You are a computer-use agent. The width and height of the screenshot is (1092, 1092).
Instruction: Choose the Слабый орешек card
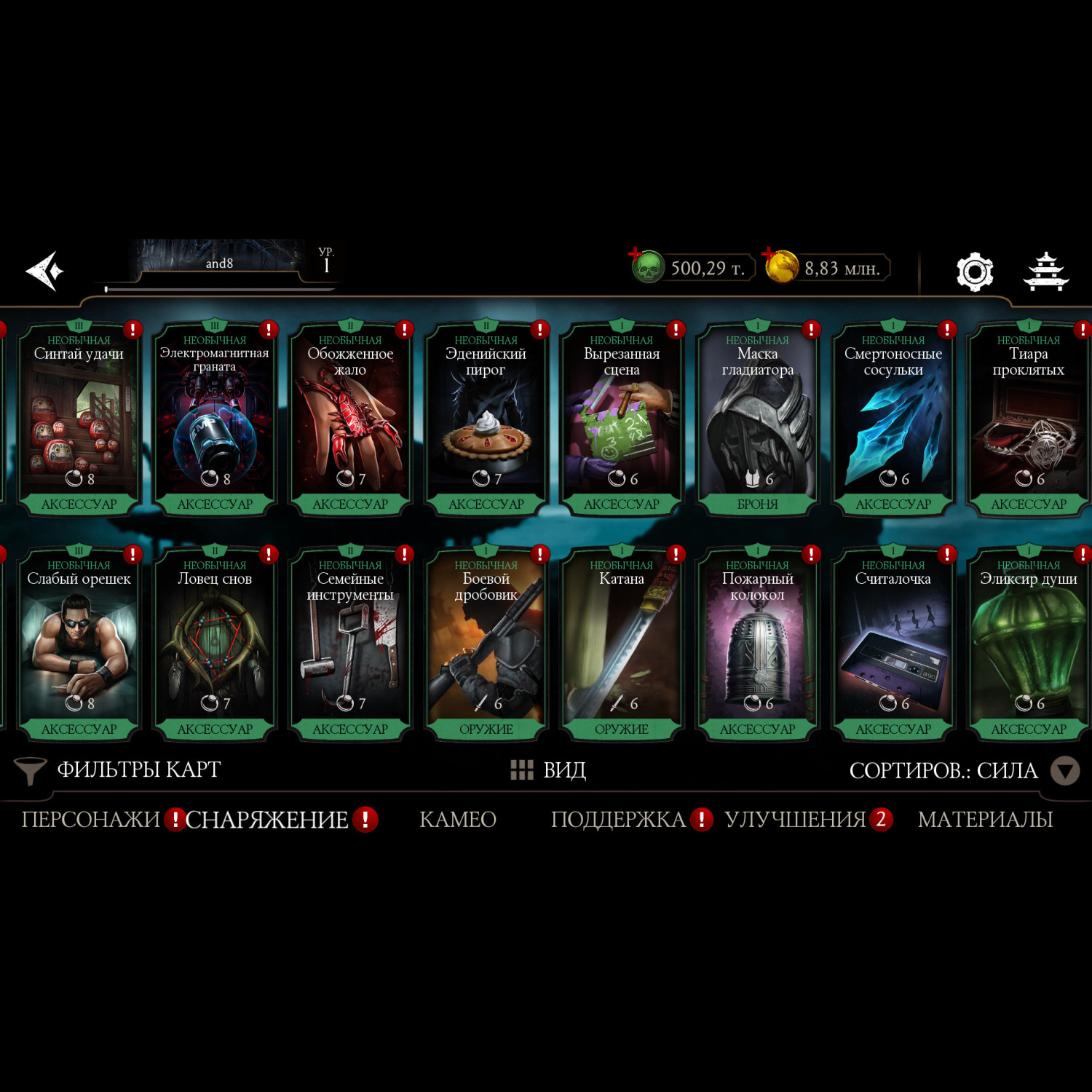79,646
